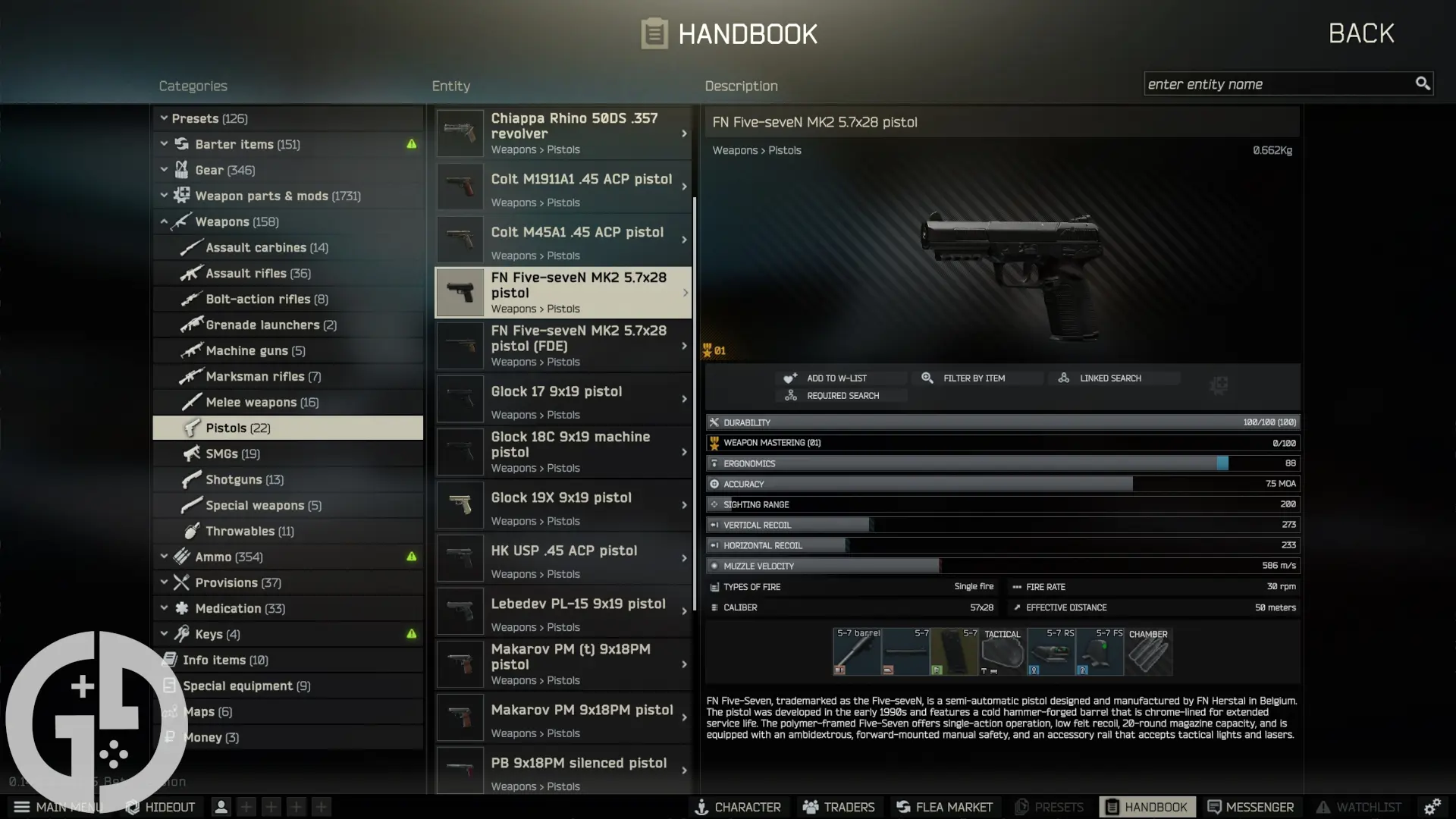This screenshot has width=1456, height=819.
Task: Click the Traders group icon in bottom bar
Action: (x=809, y=807)
